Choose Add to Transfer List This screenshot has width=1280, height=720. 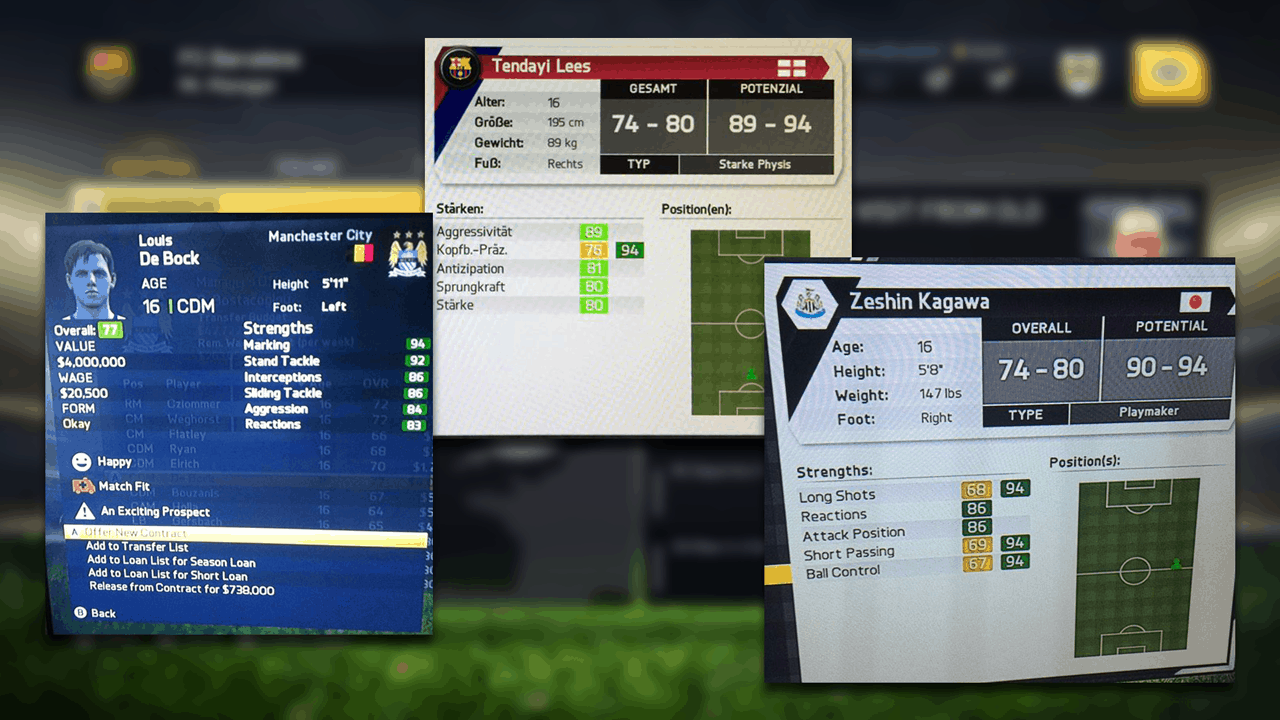(x=137, y=547)
